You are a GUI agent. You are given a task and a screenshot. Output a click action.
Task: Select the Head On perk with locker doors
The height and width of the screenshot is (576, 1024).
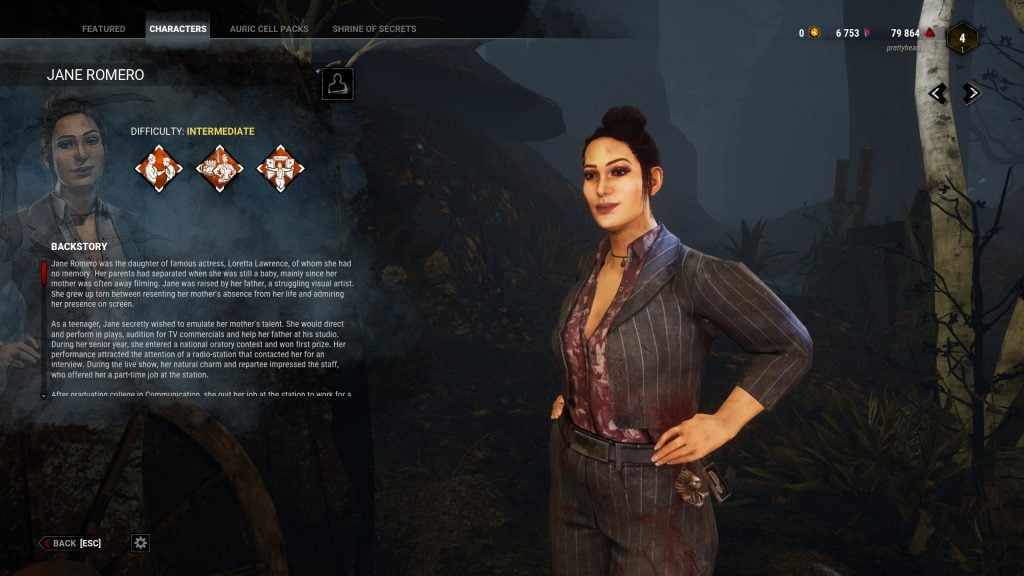tap(280, 168)
